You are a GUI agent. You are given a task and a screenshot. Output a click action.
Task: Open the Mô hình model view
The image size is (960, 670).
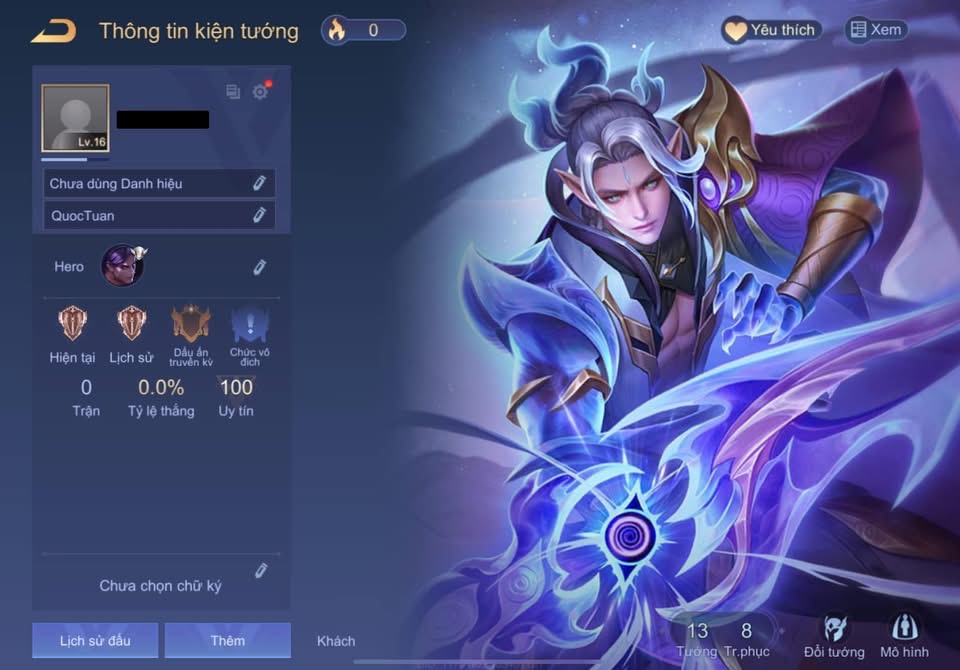tap(904, 636)
